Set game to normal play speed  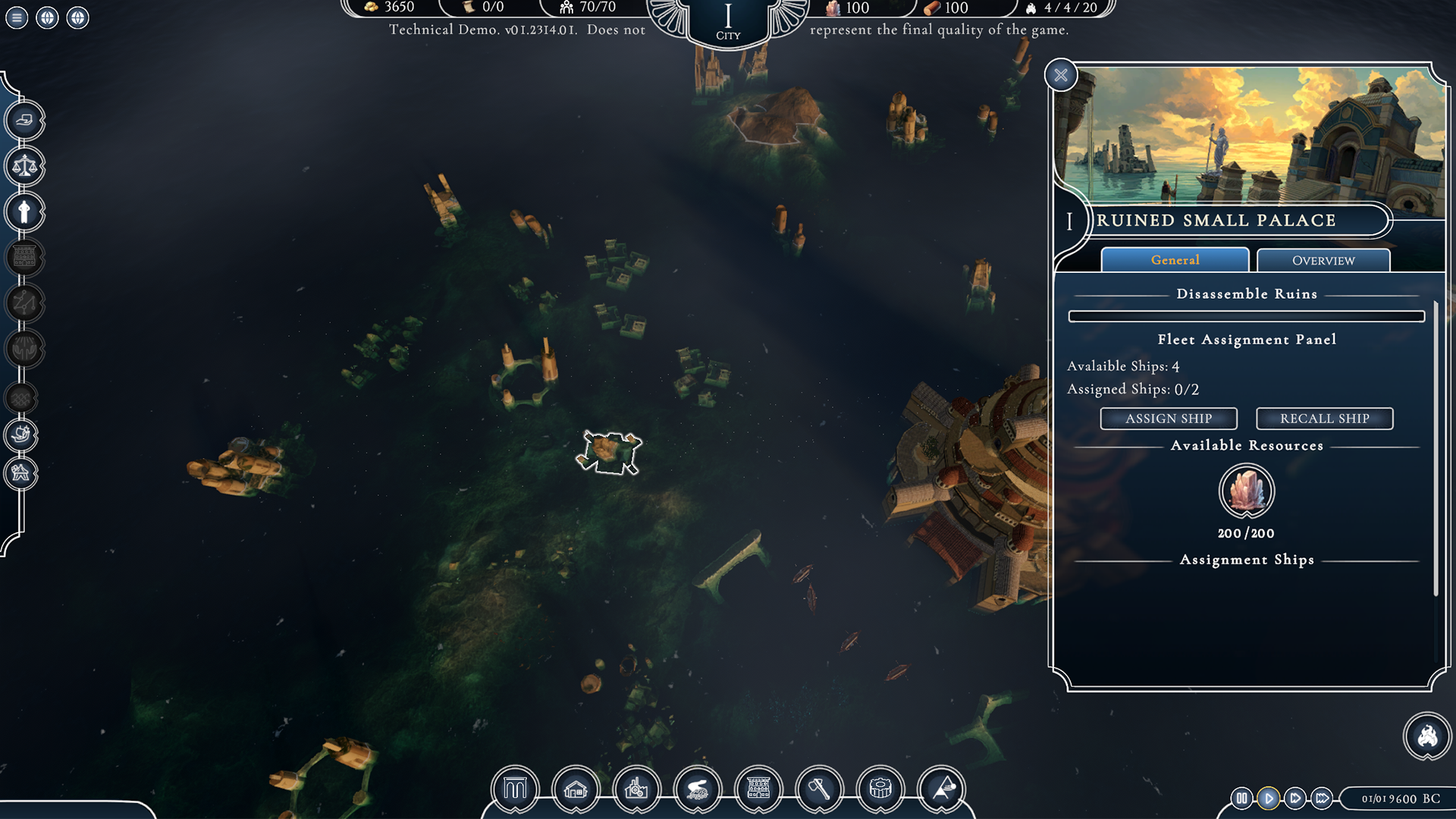coord(1268,798)
